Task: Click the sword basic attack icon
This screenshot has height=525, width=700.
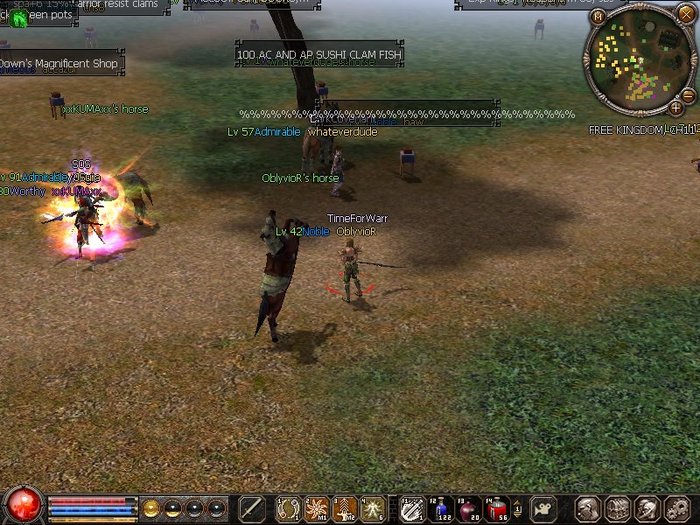Action: coord(252,509)
